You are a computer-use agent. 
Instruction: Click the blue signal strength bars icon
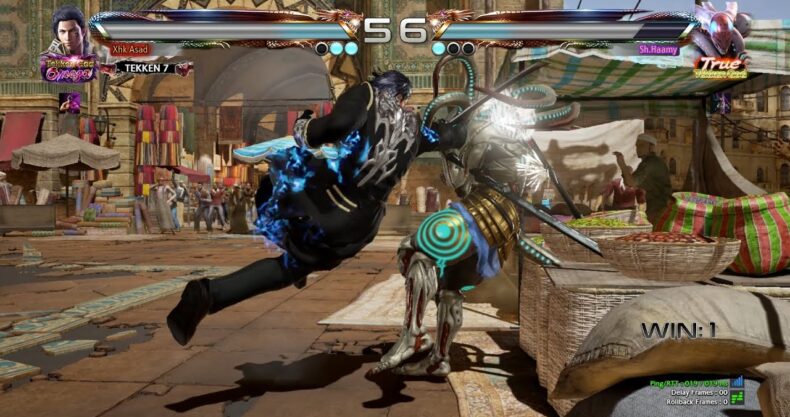738,381
